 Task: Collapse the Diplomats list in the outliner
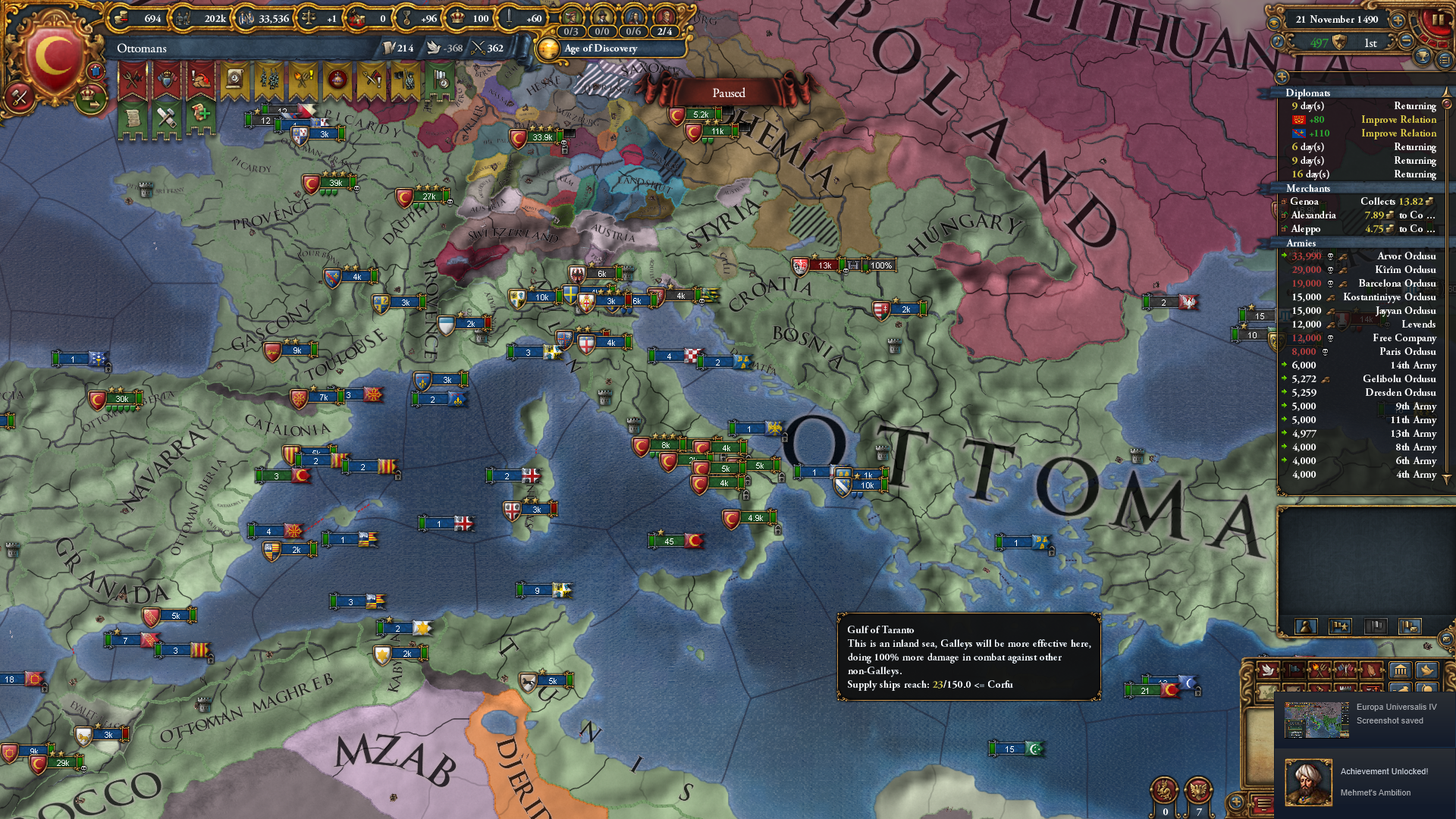[1306, 93]
